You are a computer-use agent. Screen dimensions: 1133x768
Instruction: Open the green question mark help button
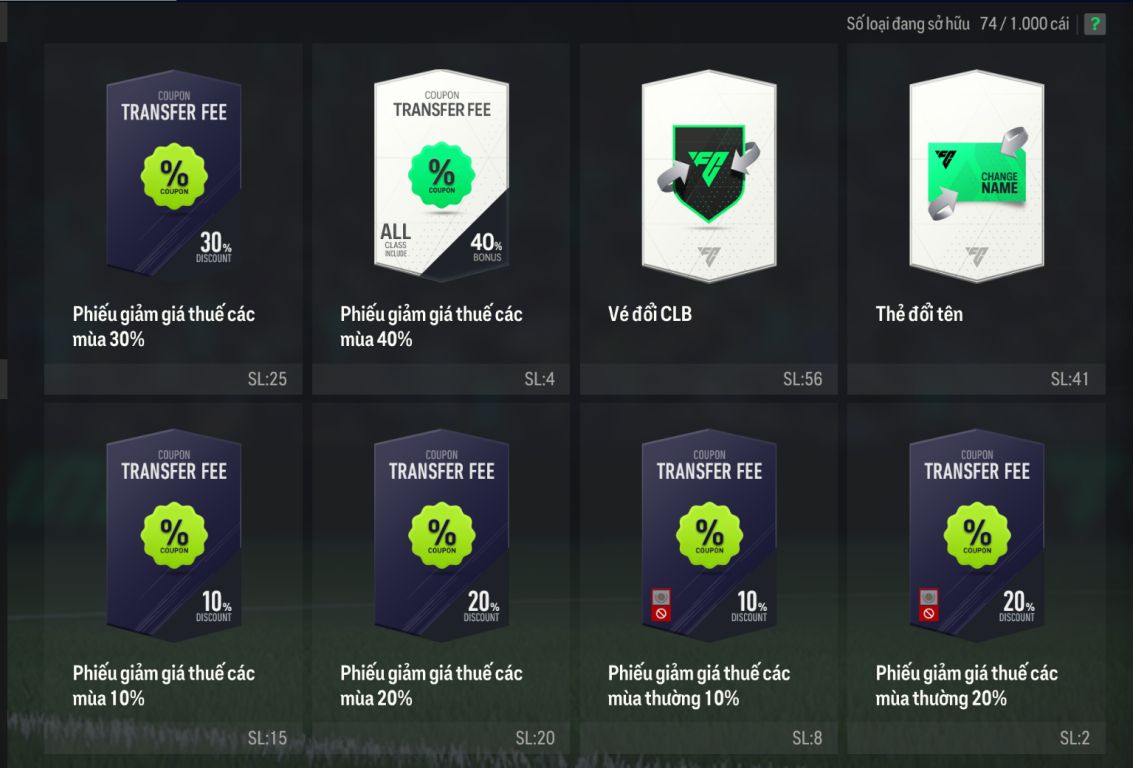point(1095,24)
